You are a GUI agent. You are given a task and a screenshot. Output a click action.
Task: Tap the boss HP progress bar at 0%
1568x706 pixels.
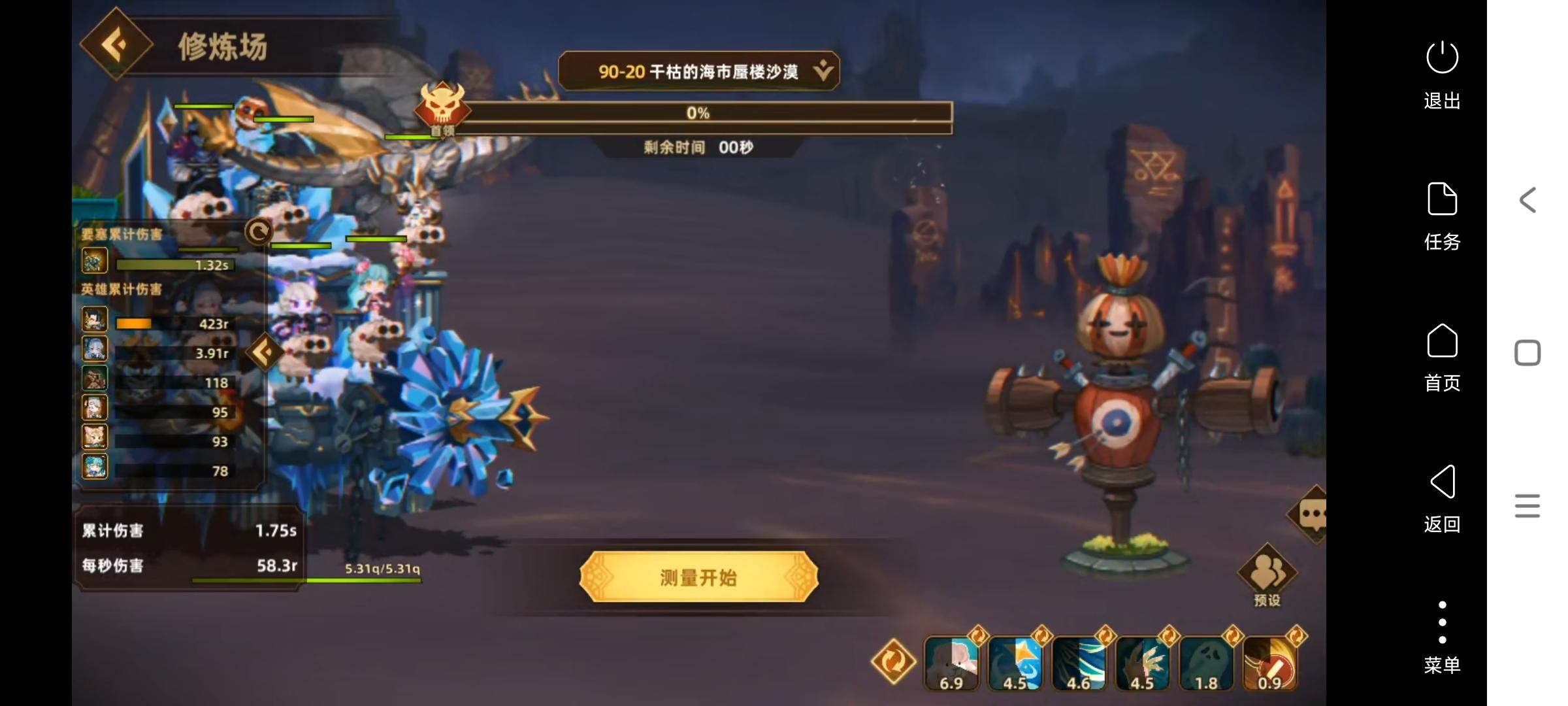pyautogui.click(x=699, y=113)
